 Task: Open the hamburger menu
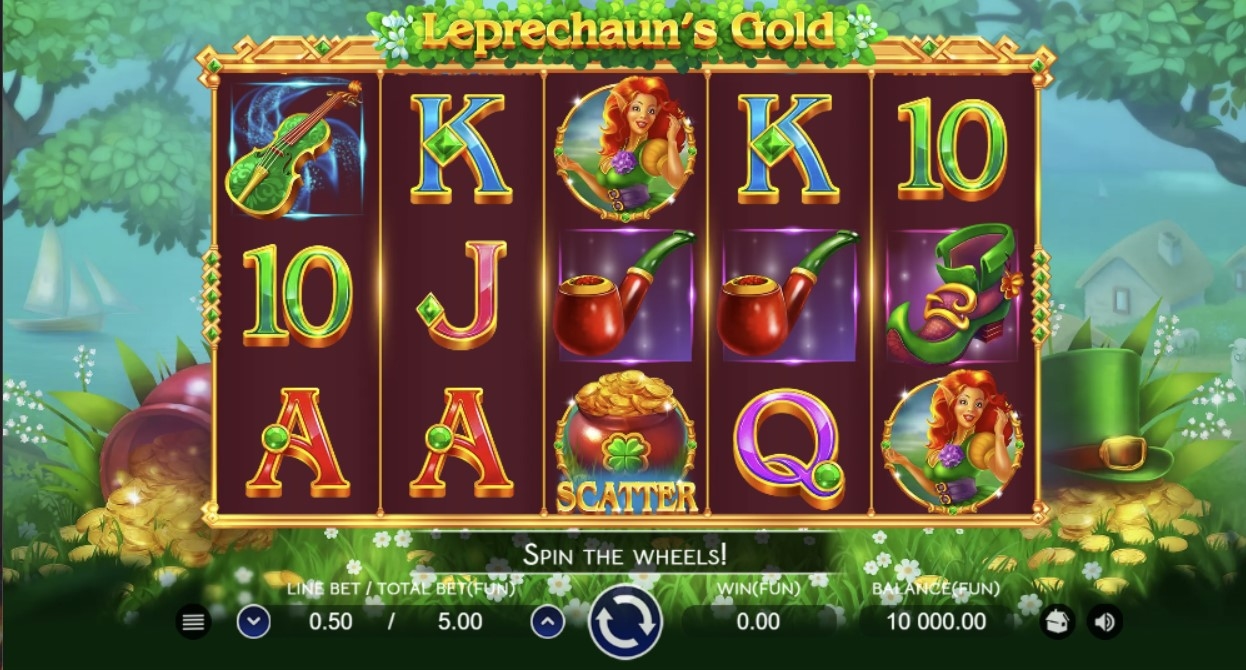coord(194,622)
